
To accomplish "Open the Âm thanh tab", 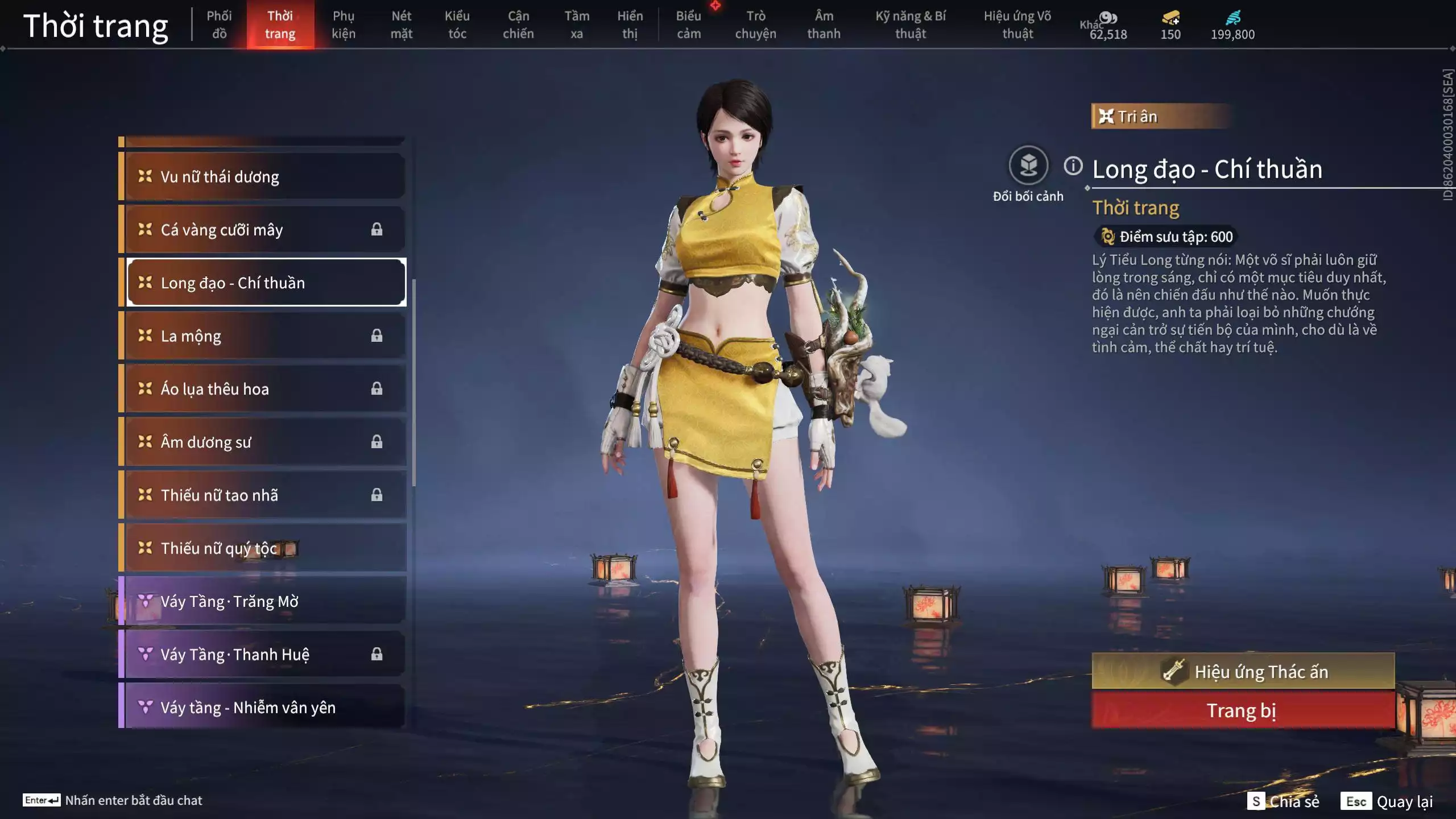I will [824, 24].
